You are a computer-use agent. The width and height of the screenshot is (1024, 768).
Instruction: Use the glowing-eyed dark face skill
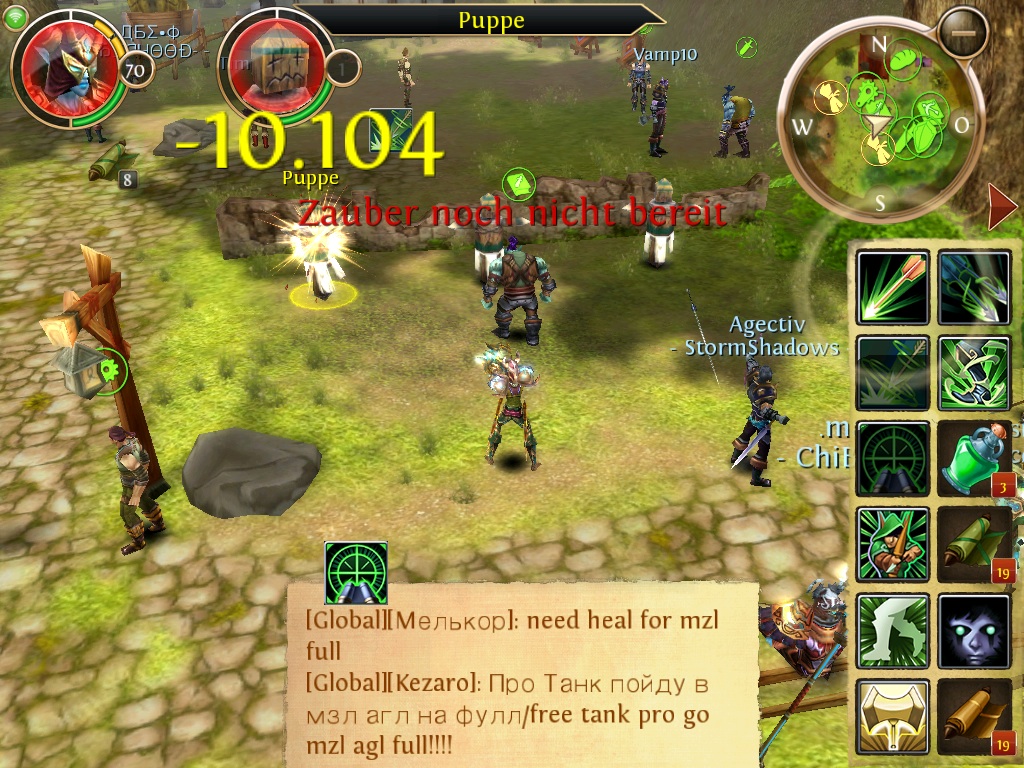pos(974,631)
